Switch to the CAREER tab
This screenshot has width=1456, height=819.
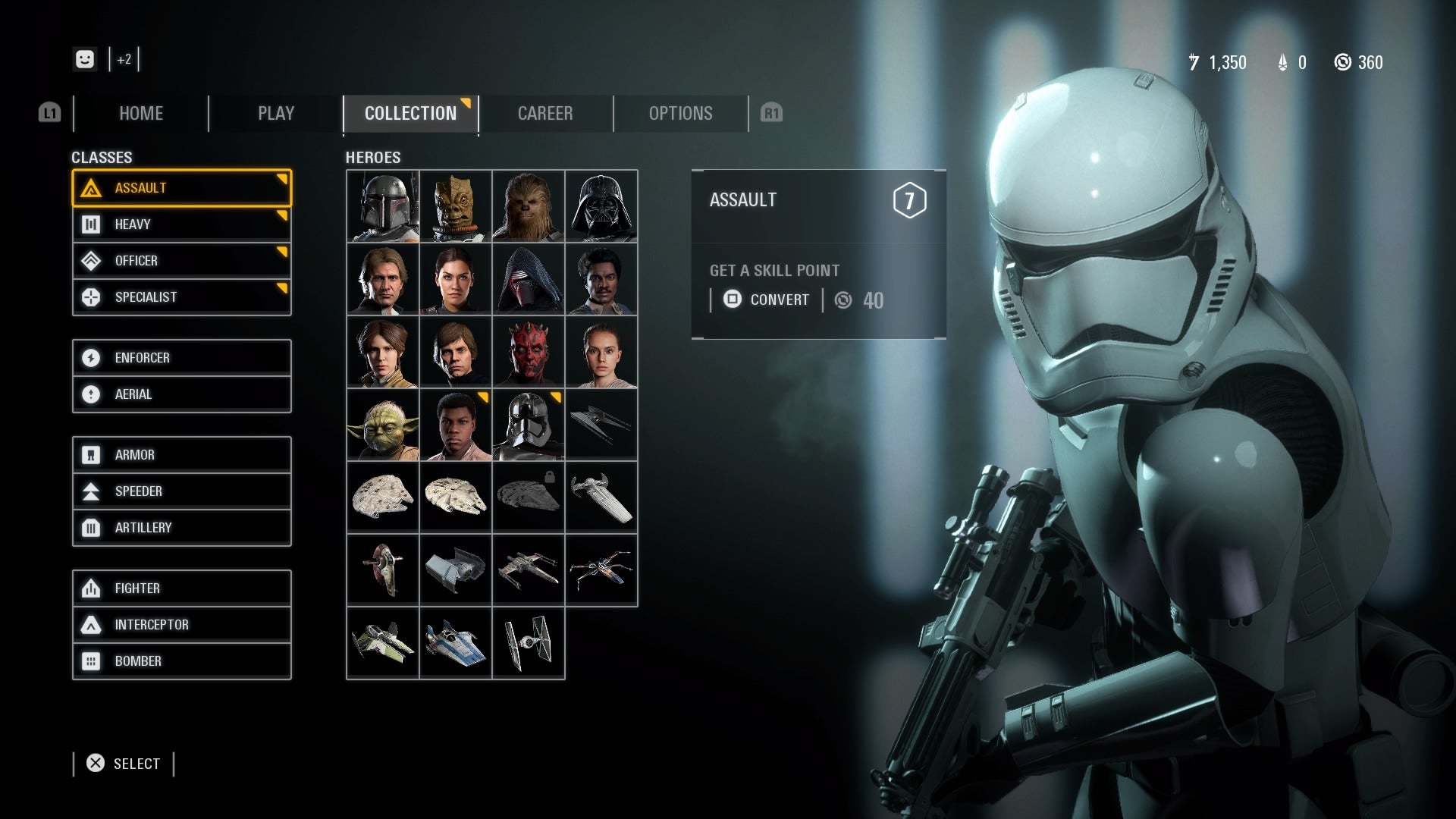pyautogui.click(x=545, y=113)
